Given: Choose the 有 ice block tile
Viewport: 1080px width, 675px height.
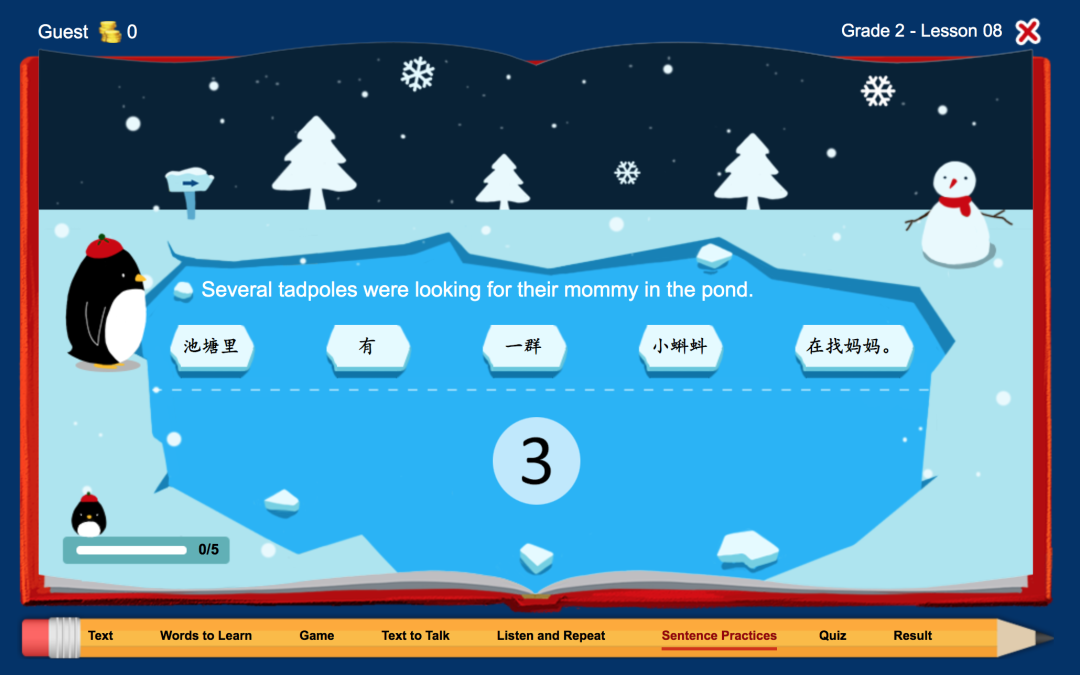Looking at the screenshot, I should coord(367,347).
